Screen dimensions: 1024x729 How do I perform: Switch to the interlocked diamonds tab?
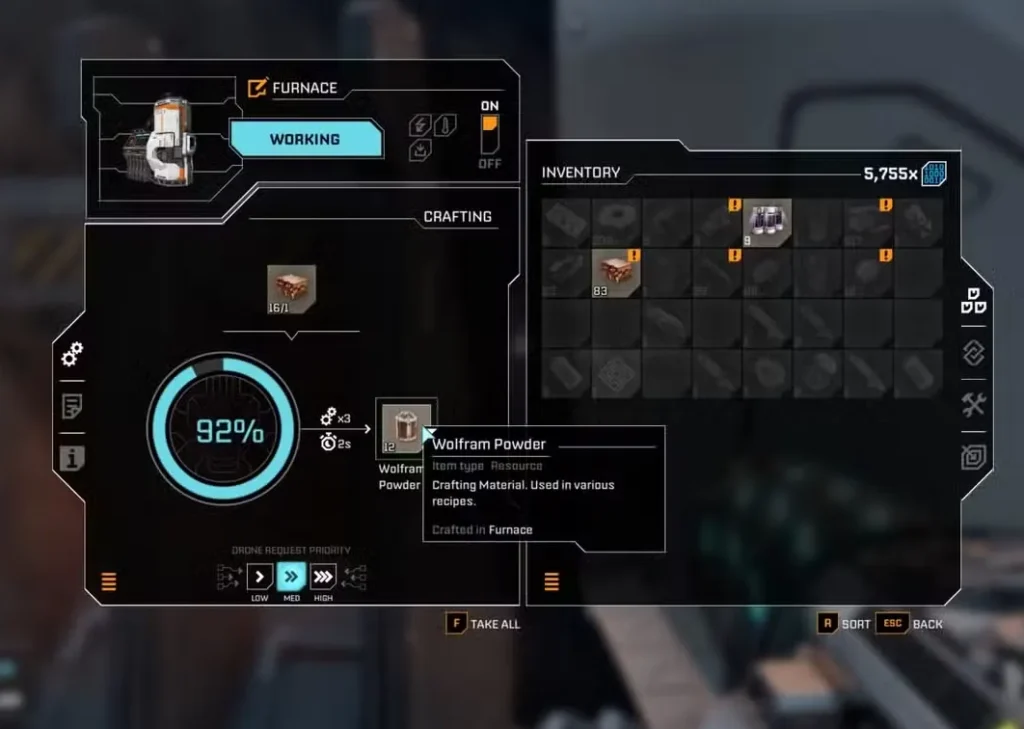tap(974, 352)
